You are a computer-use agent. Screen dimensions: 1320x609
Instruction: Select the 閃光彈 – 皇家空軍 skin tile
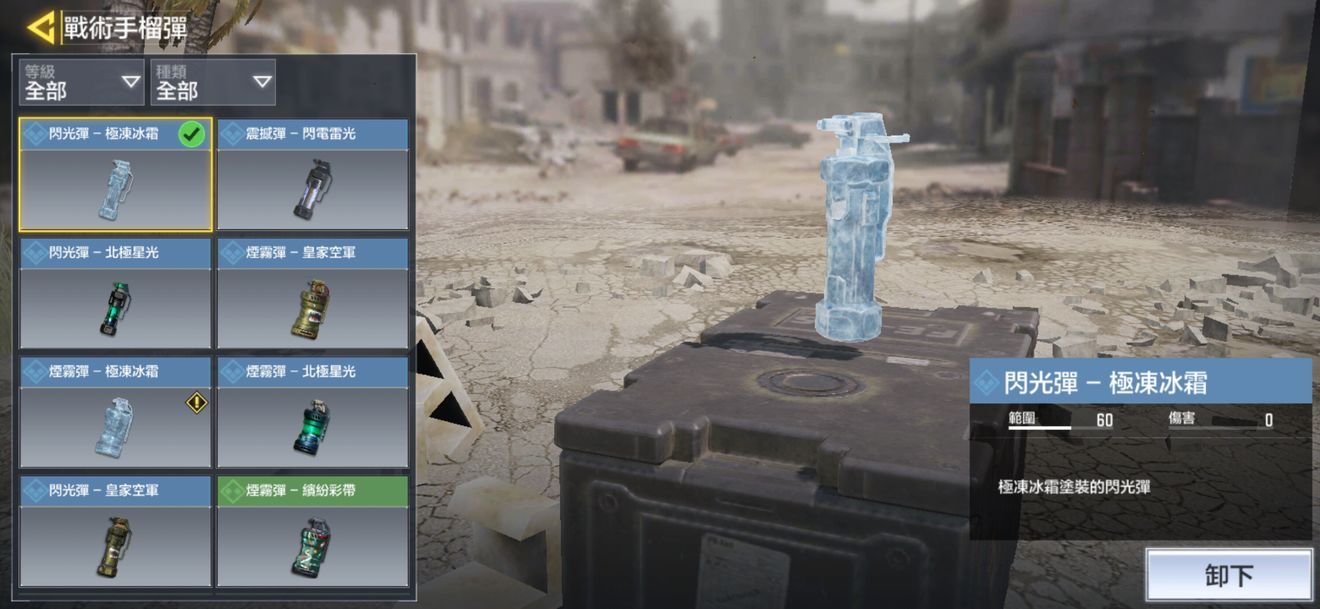(115, 531)
